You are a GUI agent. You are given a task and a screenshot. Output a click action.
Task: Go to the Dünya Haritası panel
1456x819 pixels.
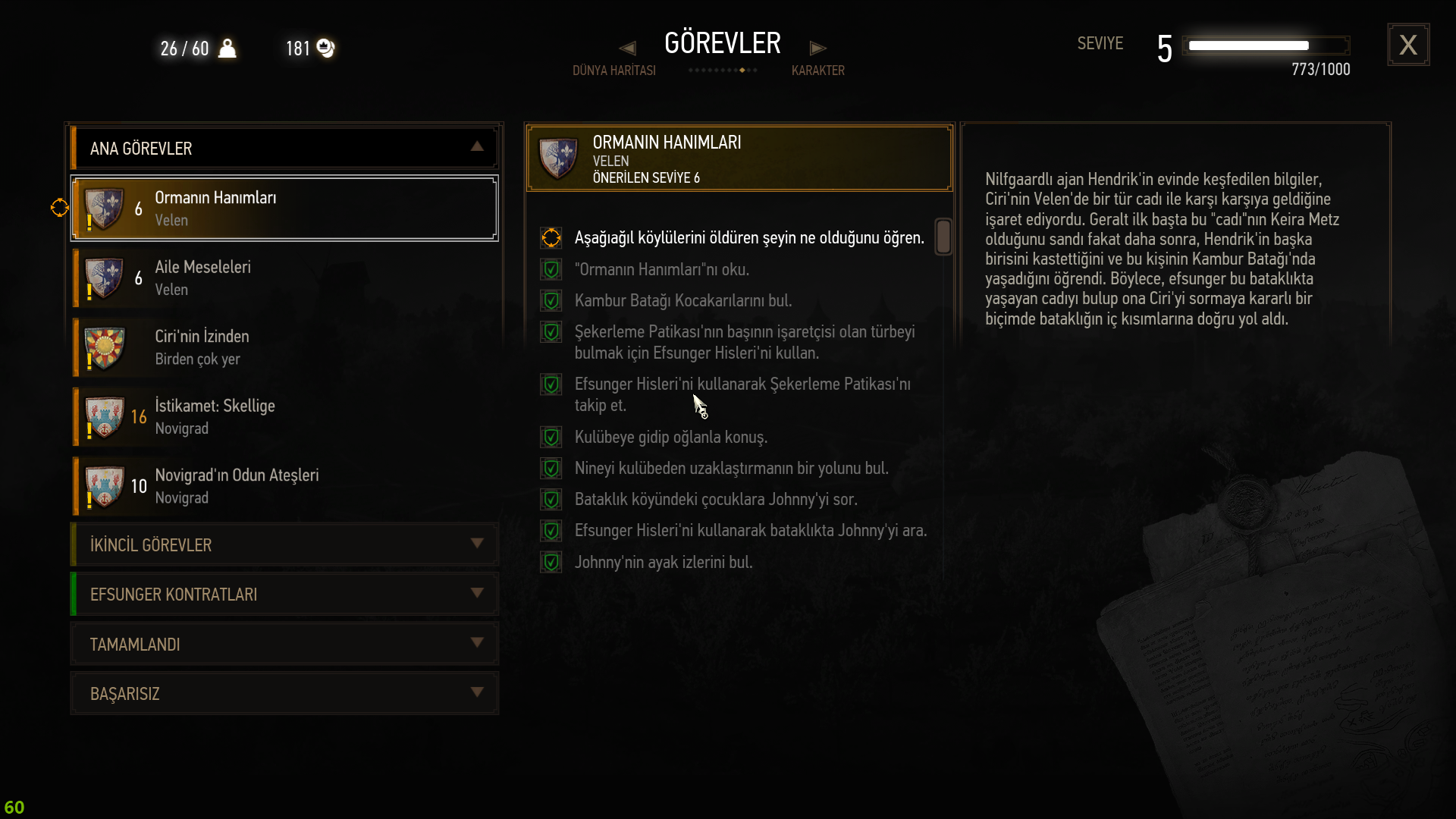613,70
